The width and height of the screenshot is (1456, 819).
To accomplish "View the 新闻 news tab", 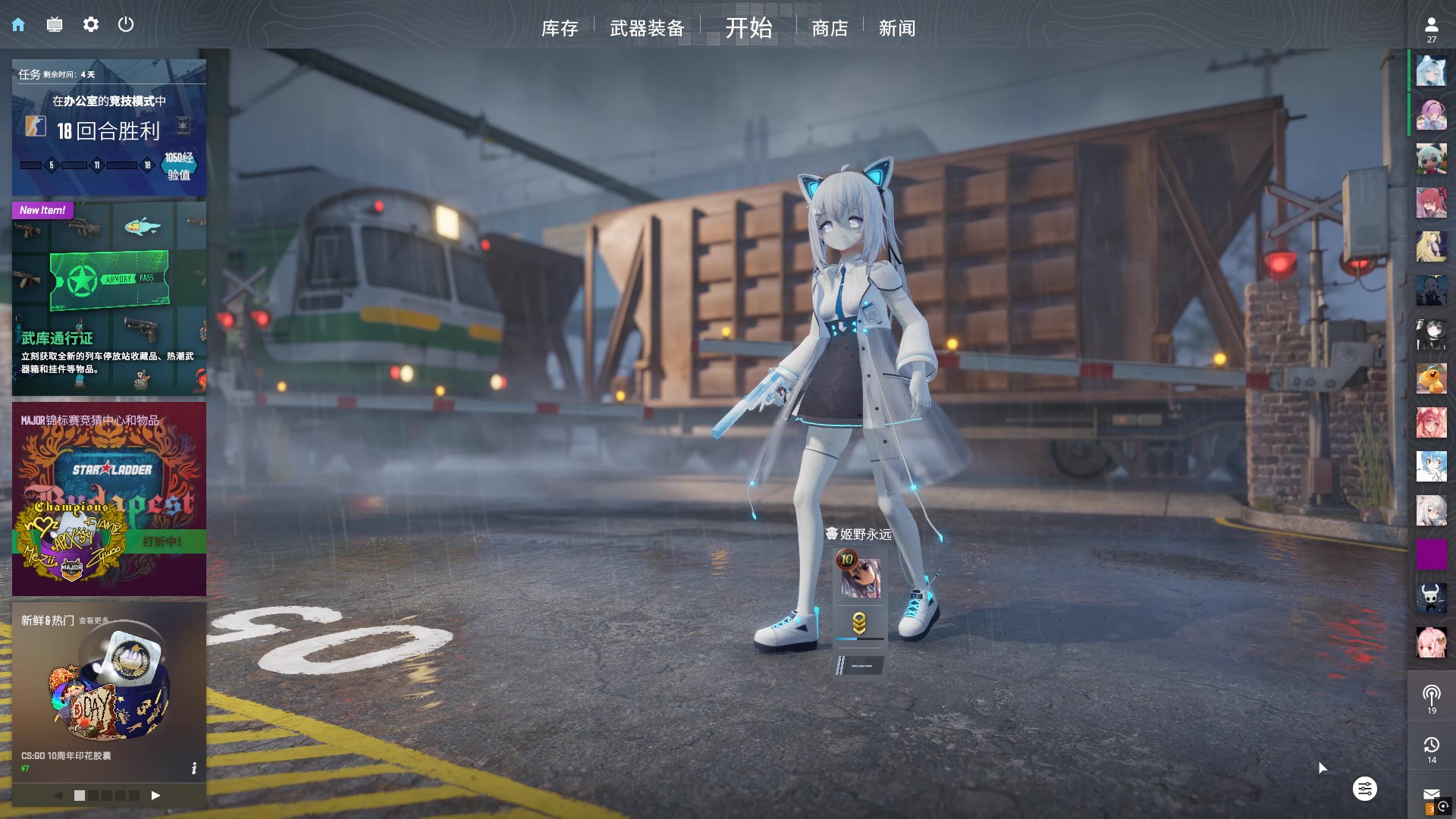I will tap(897, 29).
